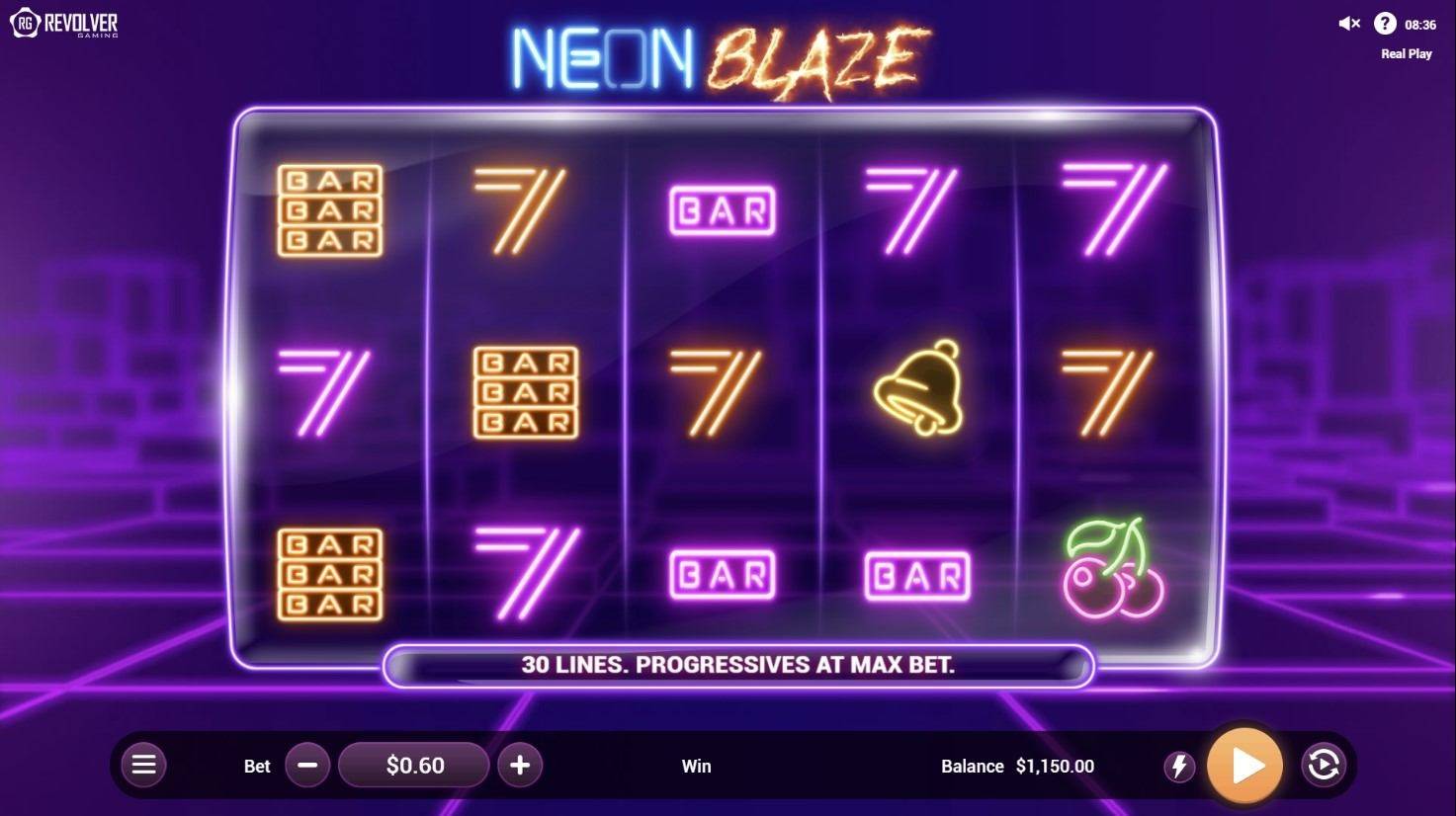This screenshot has width=1456, height=816.
Task: Expand the bet settings menu
Action: tap(143, 765)
